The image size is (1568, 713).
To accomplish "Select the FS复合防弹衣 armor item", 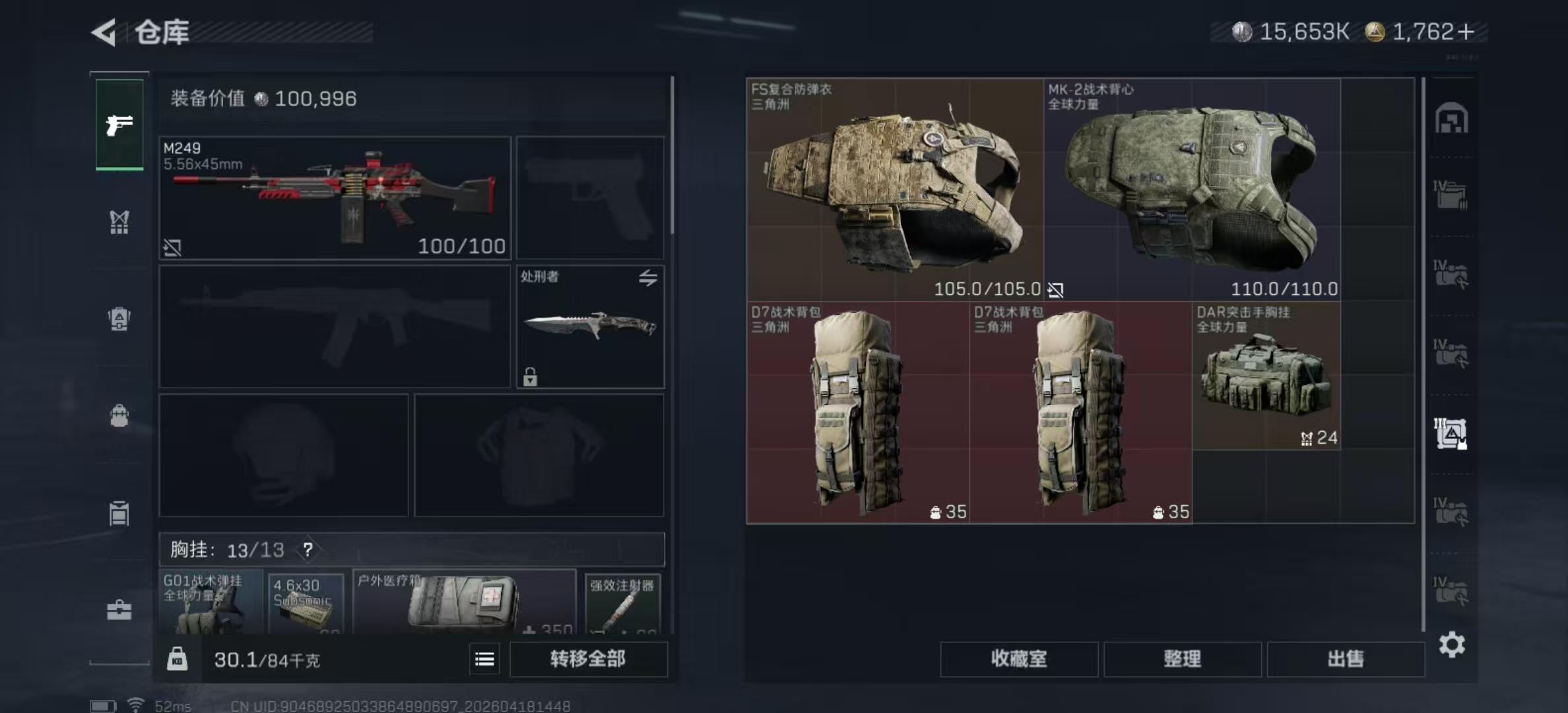I will [x=895, y=189].
